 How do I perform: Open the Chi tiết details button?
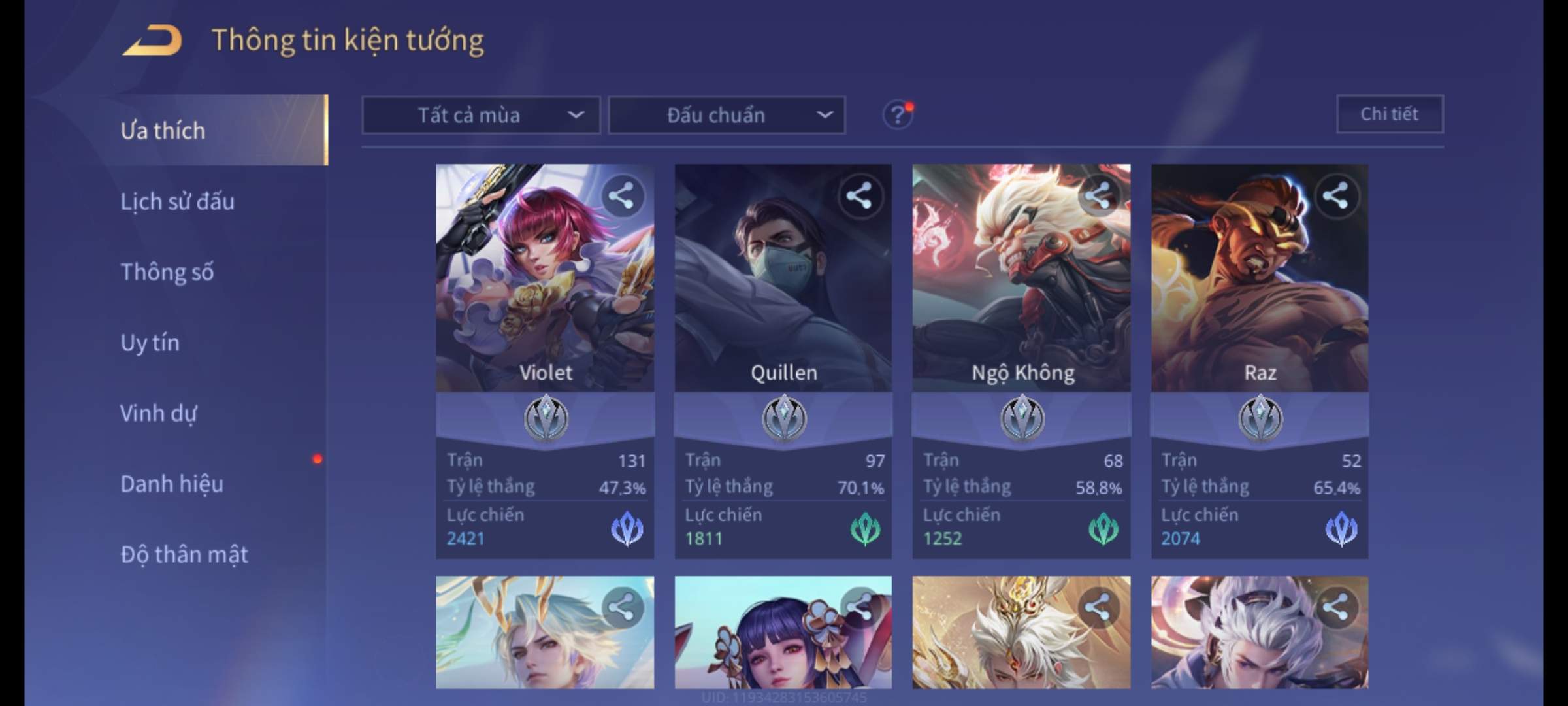click(x=1390, y=114)
